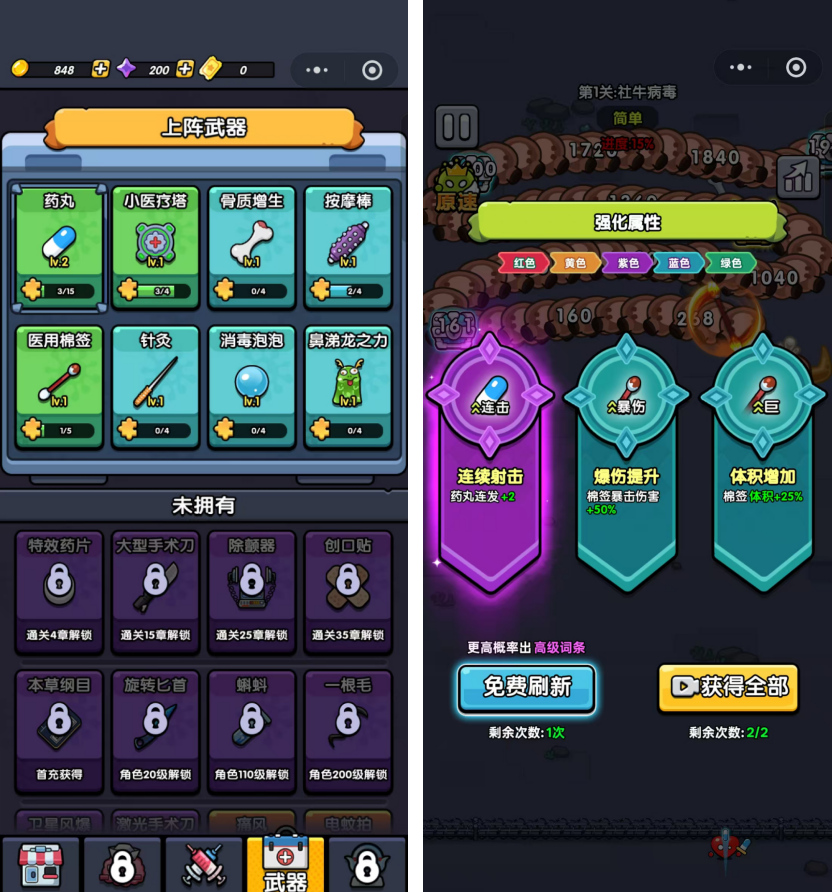832x892 pixels.
Task: Tap the locked 本草纲目 weapon
Action: (59, 728)
